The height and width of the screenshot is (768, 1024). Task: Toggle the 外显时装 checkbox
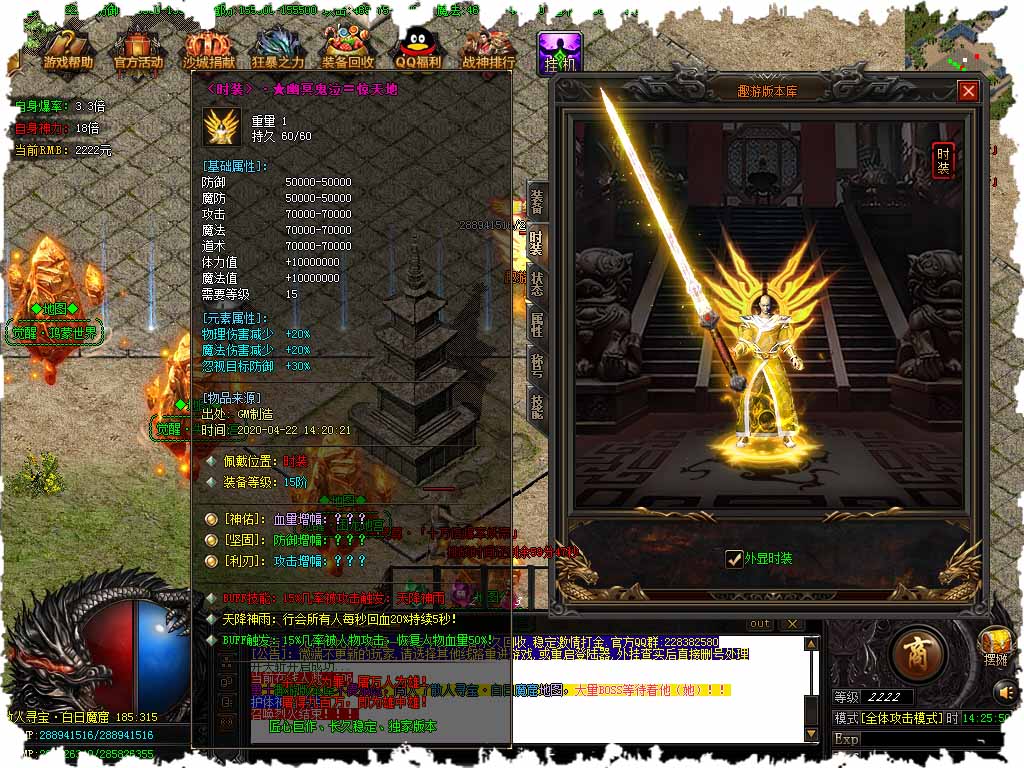[735, 558]
